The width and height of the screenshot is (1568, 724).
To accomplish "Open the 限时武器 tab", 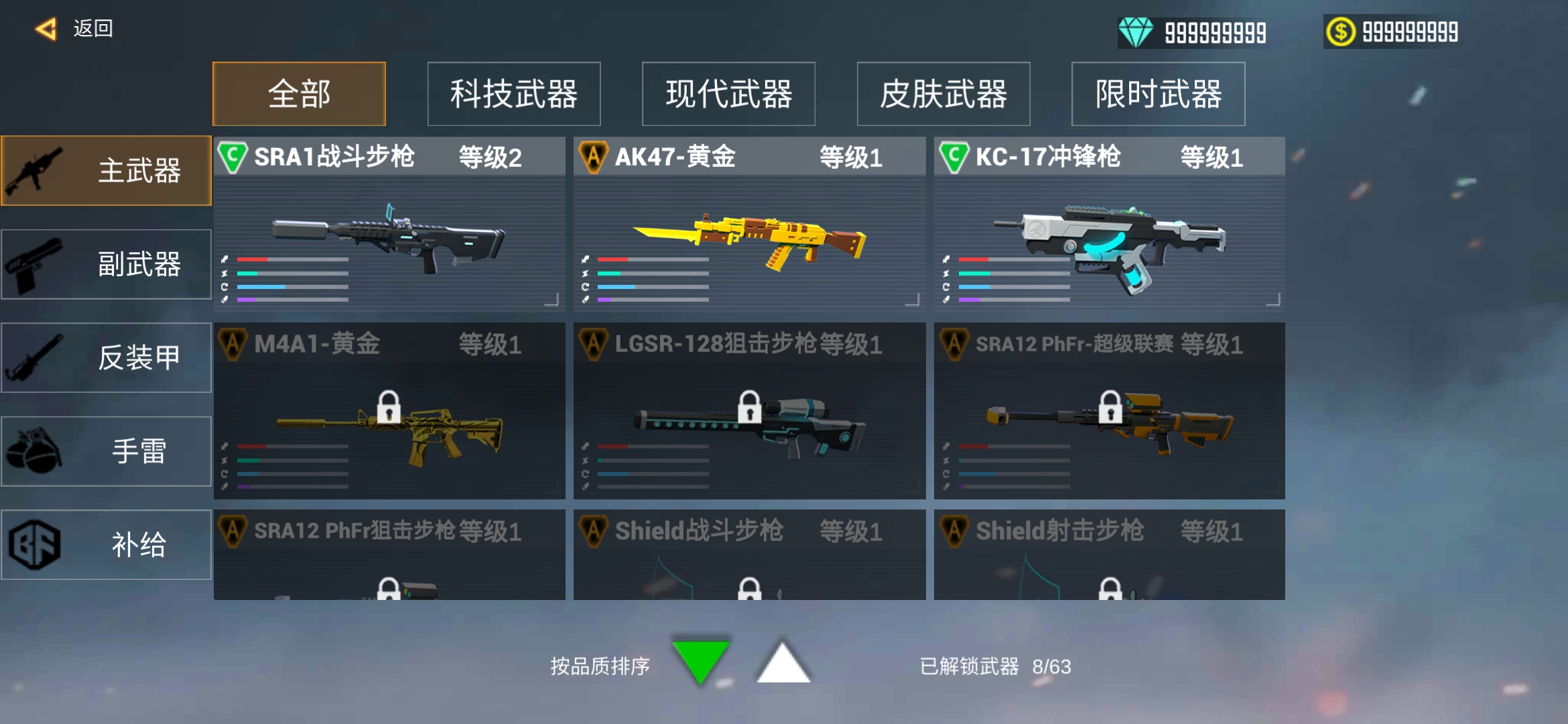I will point(1157,94).
